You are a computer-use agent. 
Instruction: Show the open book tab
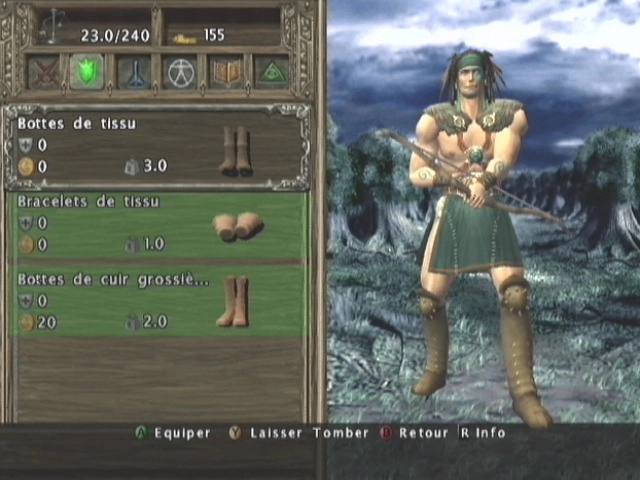225,72
